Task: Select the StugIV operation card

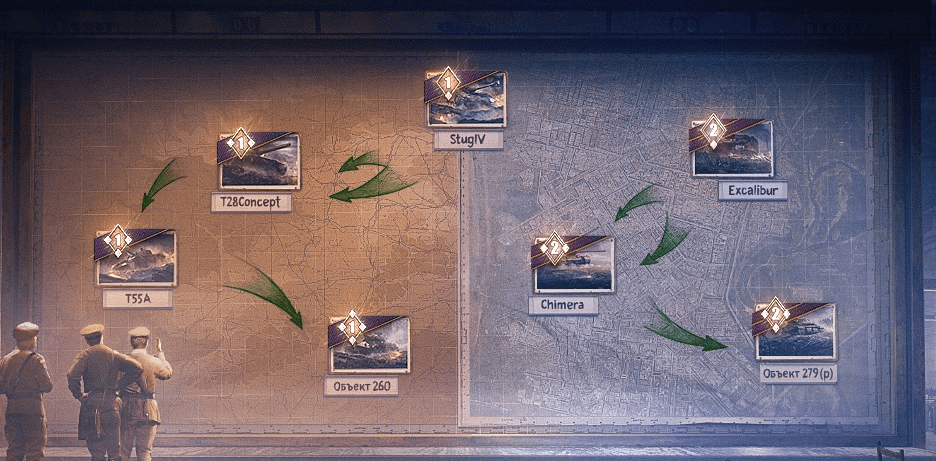Action: coord(467,101)
